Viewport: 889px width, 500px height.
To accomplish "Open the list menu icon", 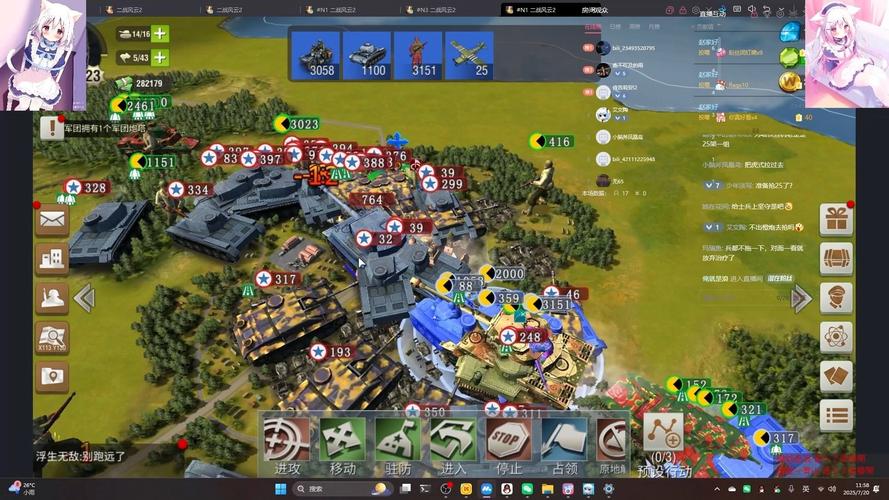I will click(836, 415).
